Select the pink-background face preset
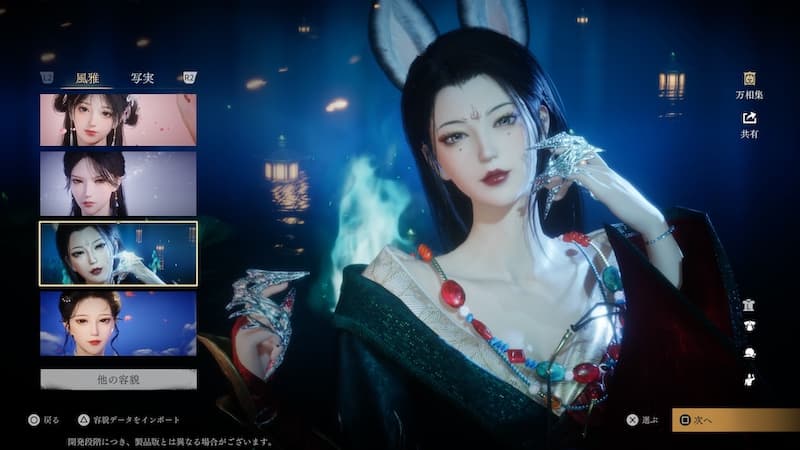The image size is (800, 450). point(118,119)
